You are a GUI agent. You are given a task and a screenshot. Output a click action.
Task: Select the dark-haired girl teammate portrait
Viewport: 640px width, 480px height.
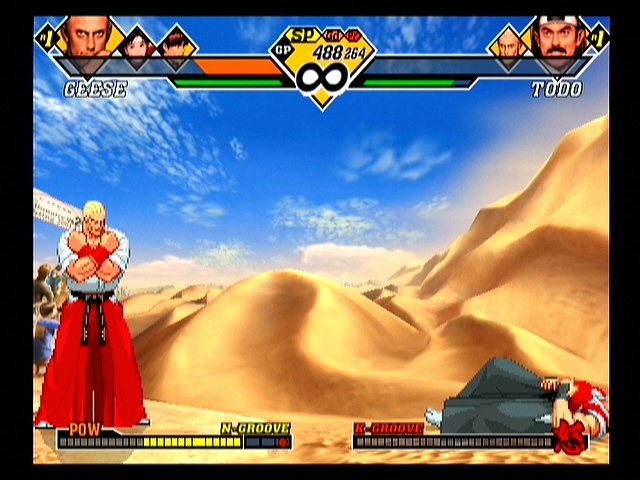[x=138, y=43]
